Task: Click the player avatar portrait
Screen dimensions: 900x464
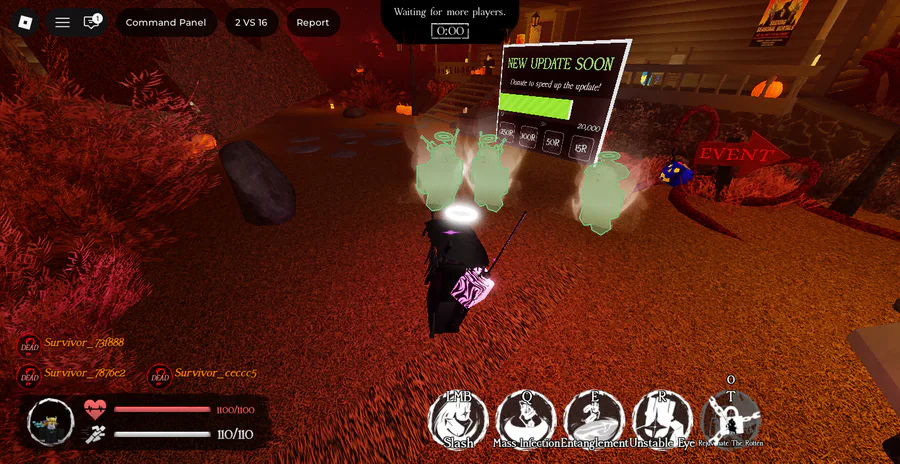Action: (50, 422)
